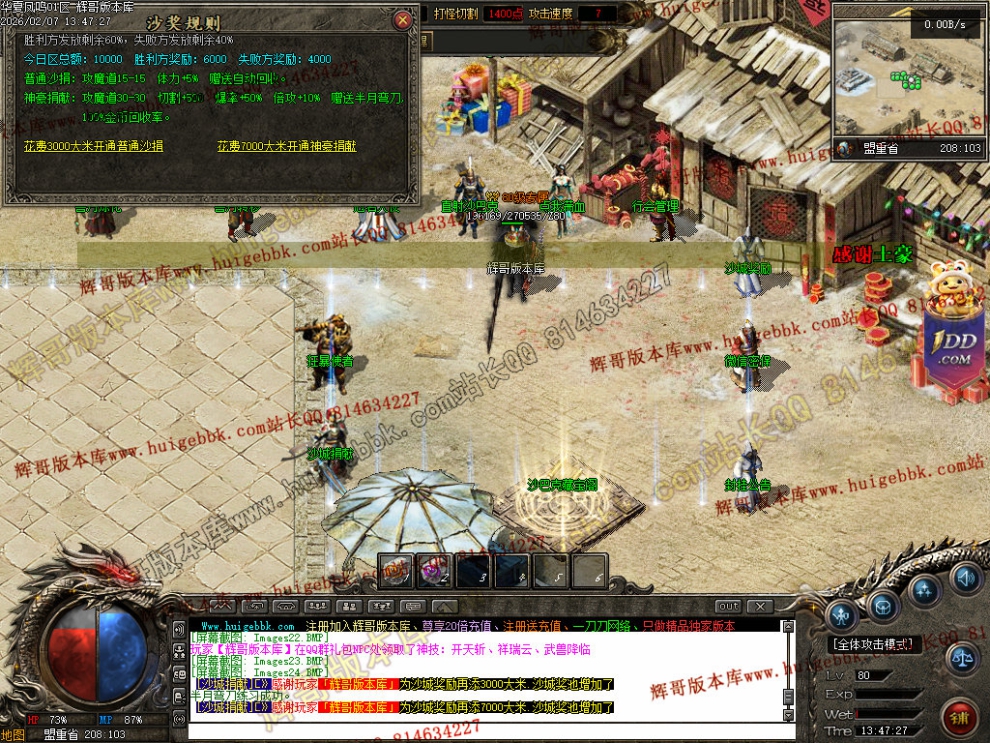Open the character status round button
990x743 pixels.
tap(842, 613)
